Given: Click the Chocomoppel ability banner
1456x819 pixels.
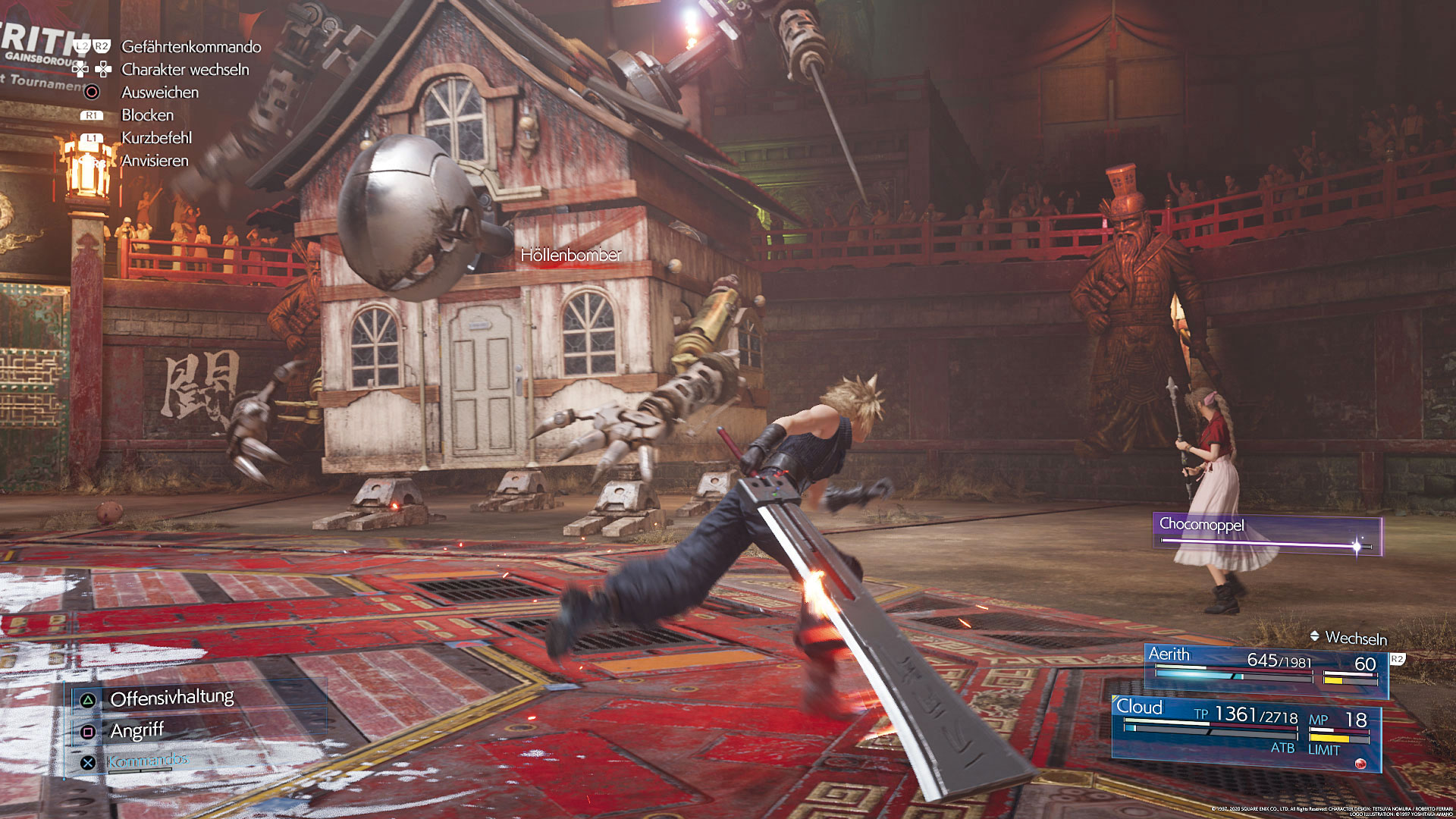Looking at the screenshot, I should click(x=1266, y=534).
